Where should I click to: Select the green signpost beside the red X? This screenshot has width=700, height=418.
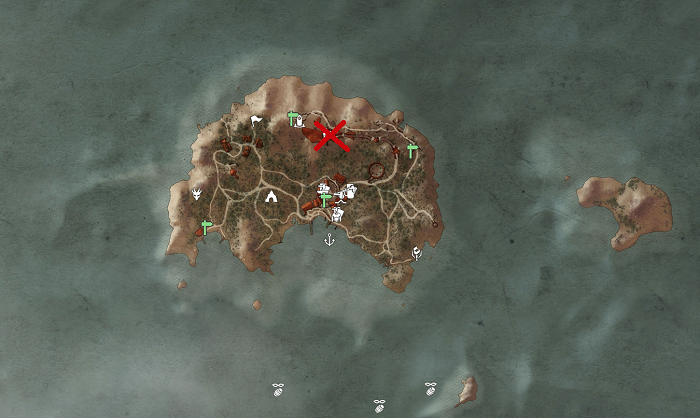(294, 118)
